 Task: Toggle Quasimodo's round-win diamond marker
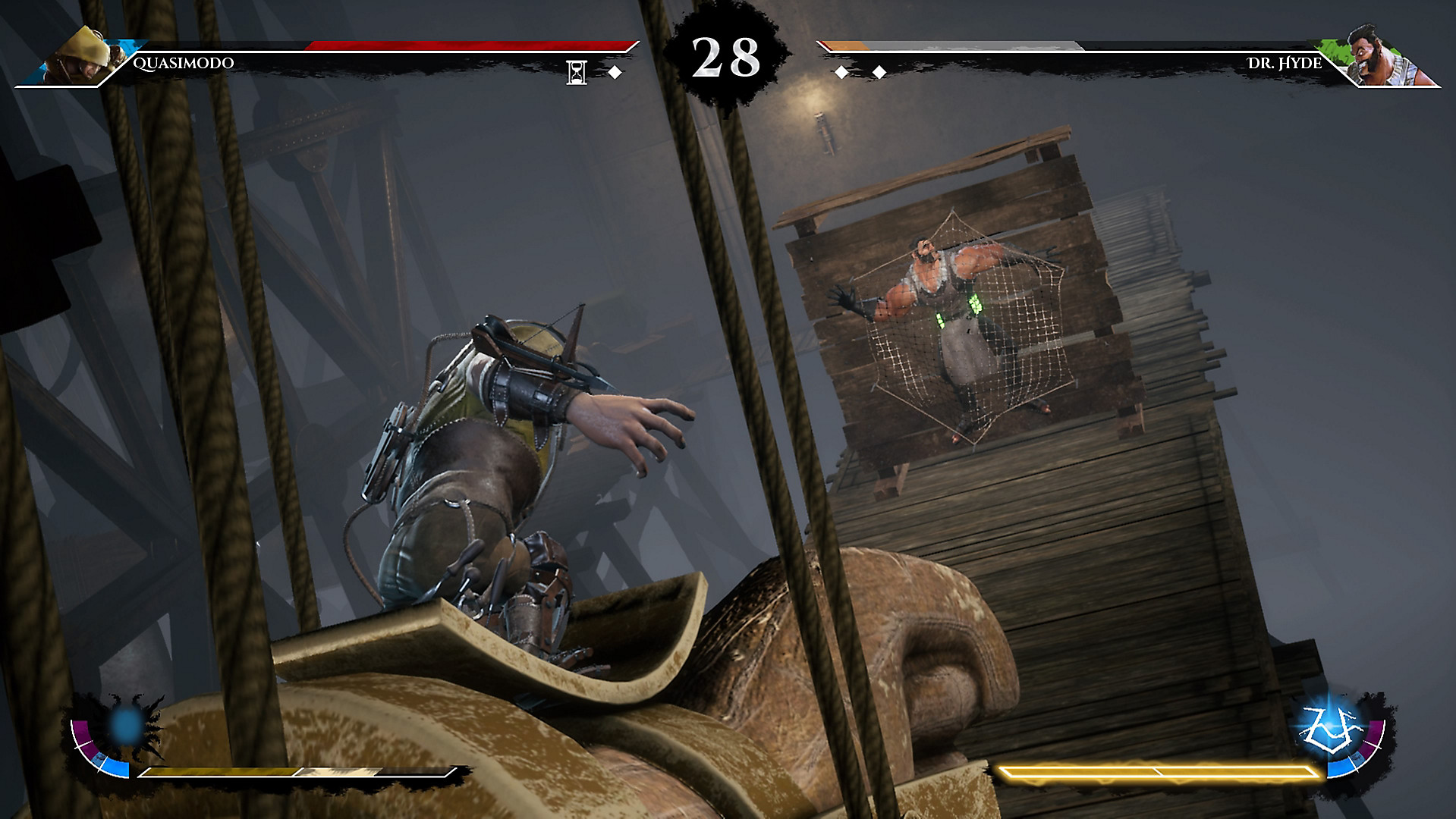click(614, 71)
